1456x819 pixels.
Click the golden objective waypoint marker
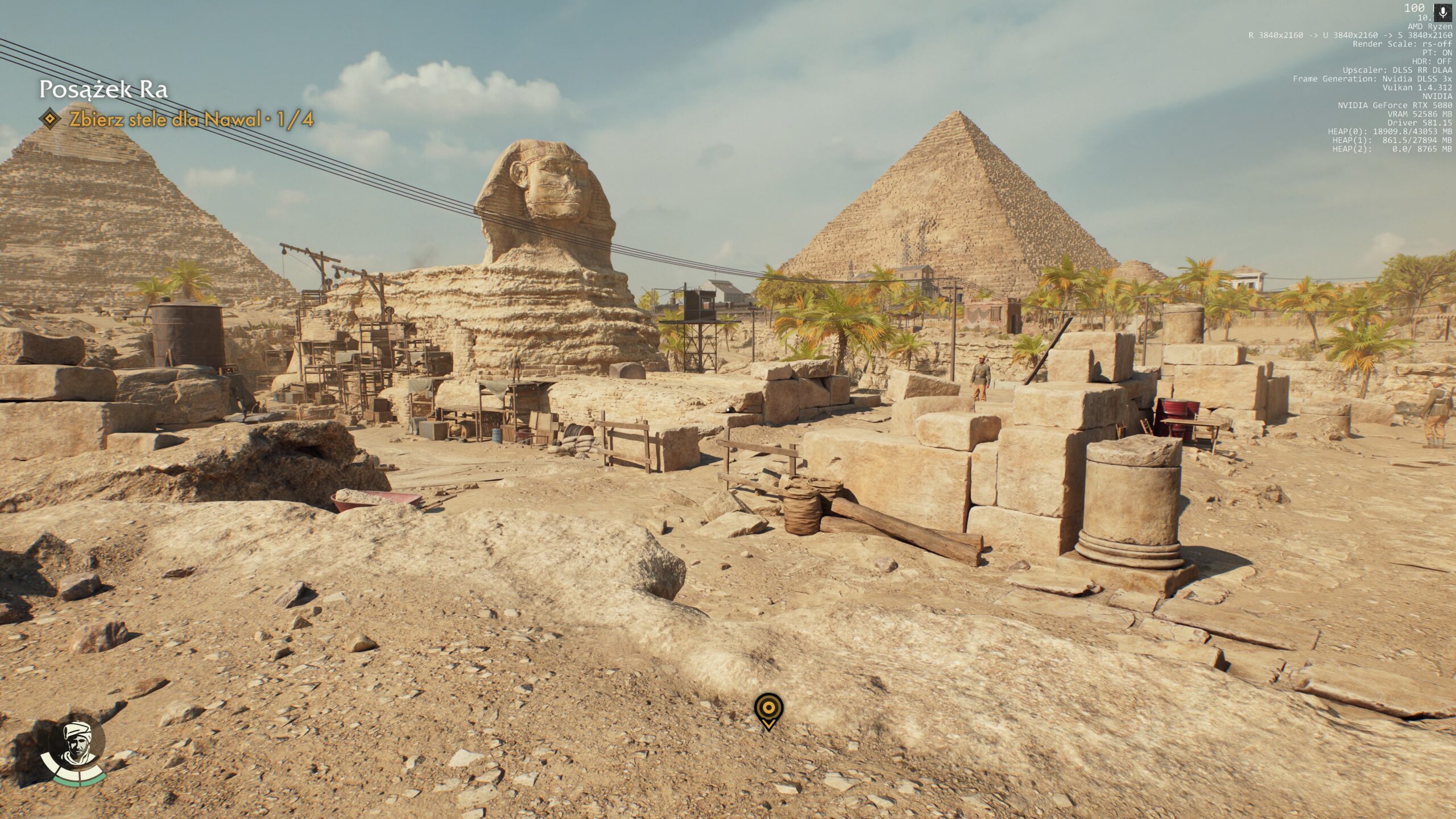pyautogui.click(x=768, y=709)
